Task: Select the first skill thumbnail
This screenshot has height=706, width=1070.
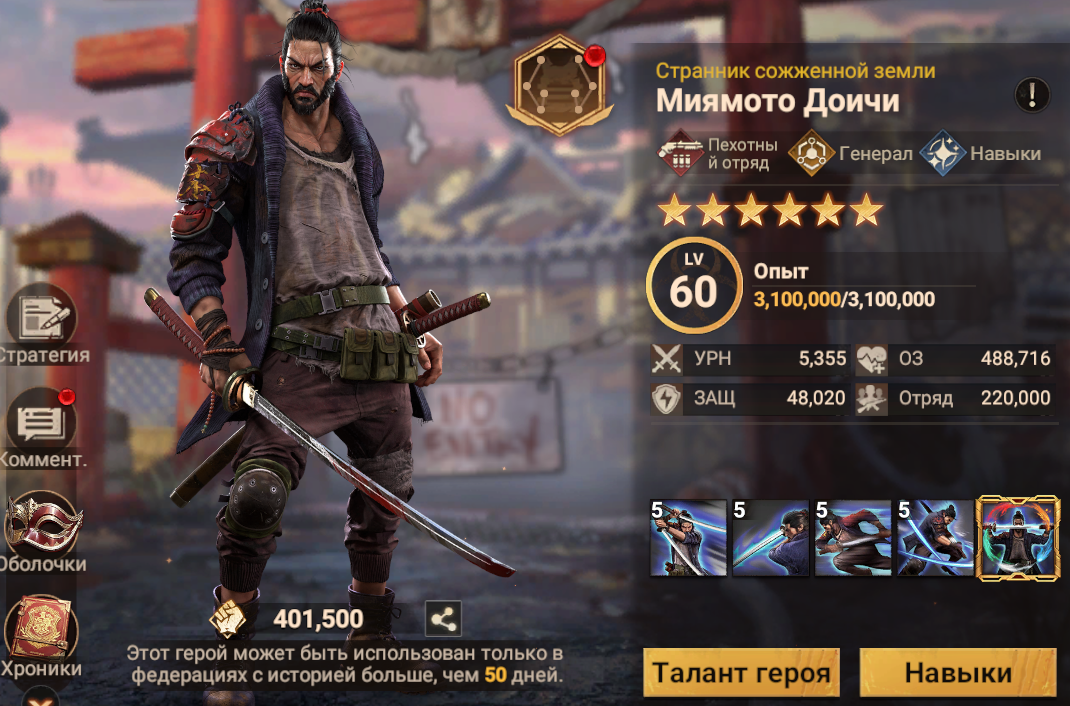Action: pos(688,538)
